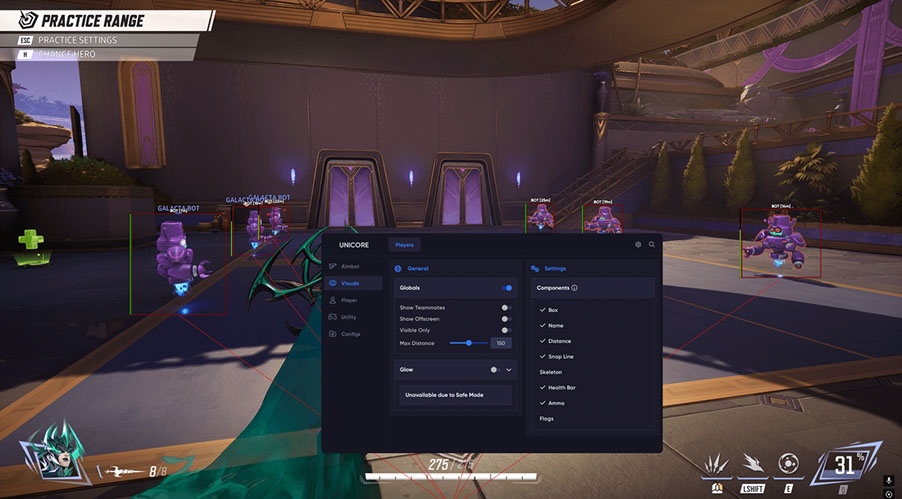Click the Max Distance value field
The width and height of the screenshot is (902, 499).
(500, 343)
